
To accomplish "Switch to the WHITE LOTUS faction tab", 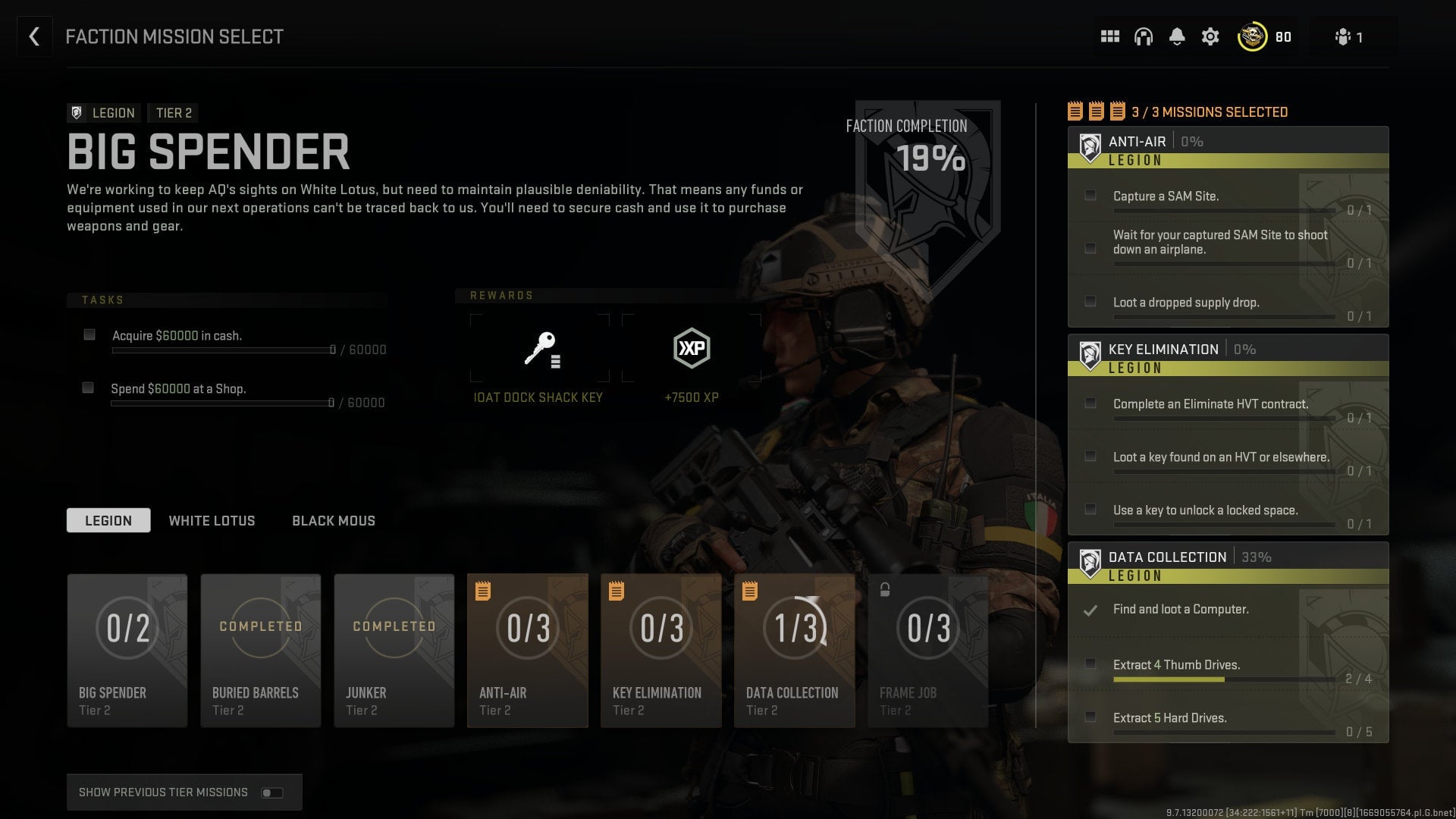I will point(212,520).
